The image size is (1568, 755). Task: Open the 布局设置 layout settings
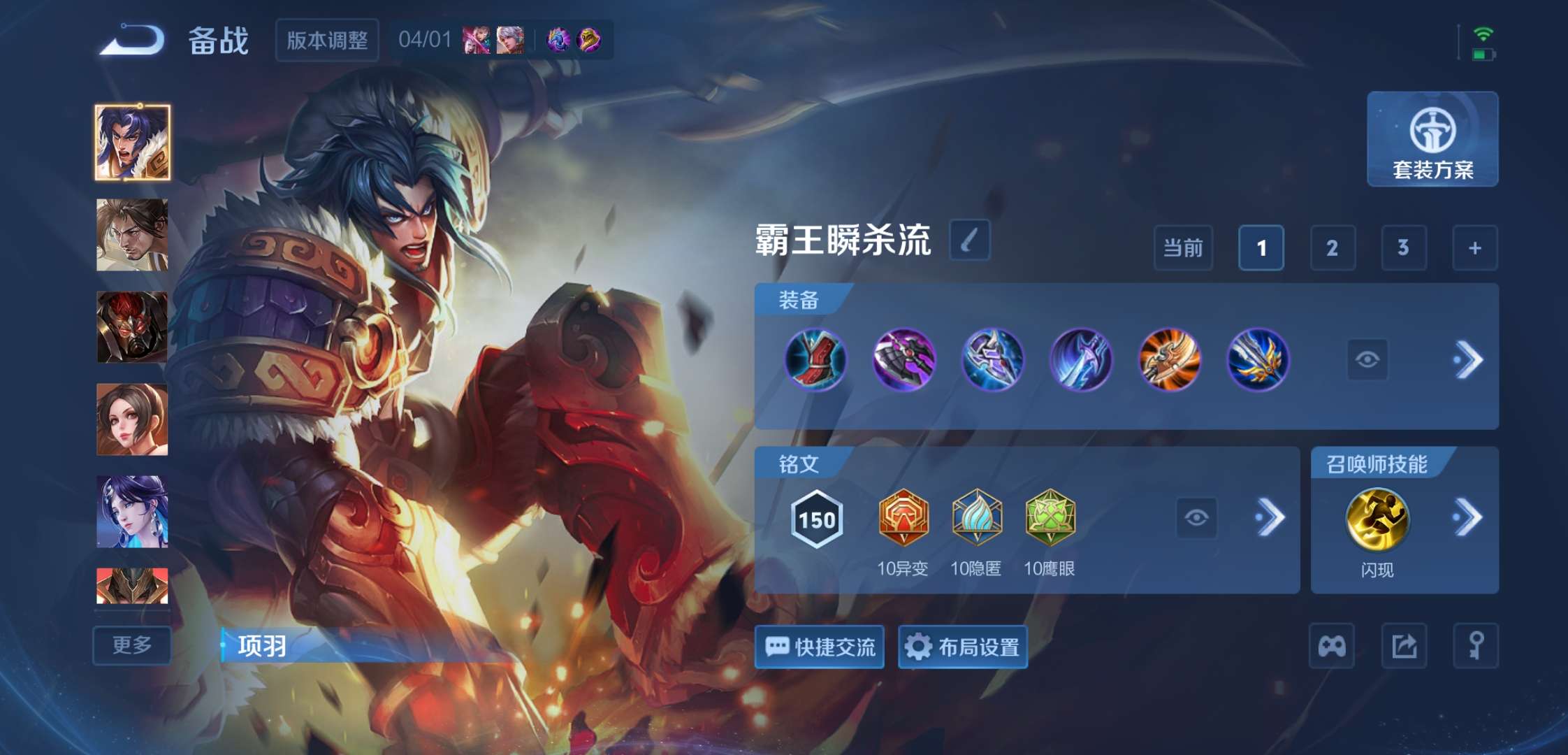click(963, 647)
